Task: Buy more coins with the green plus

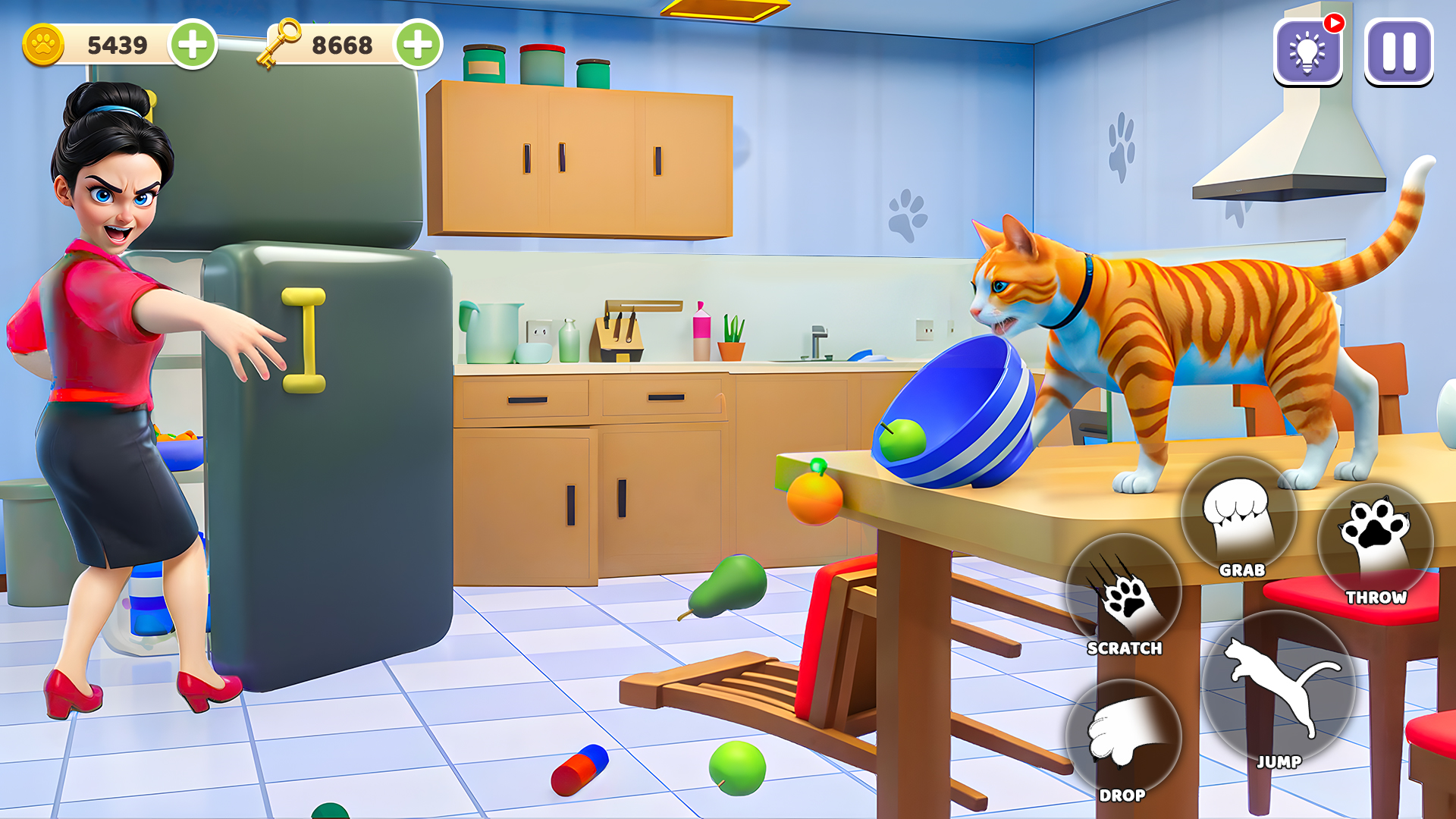Action: click(193, 45)
